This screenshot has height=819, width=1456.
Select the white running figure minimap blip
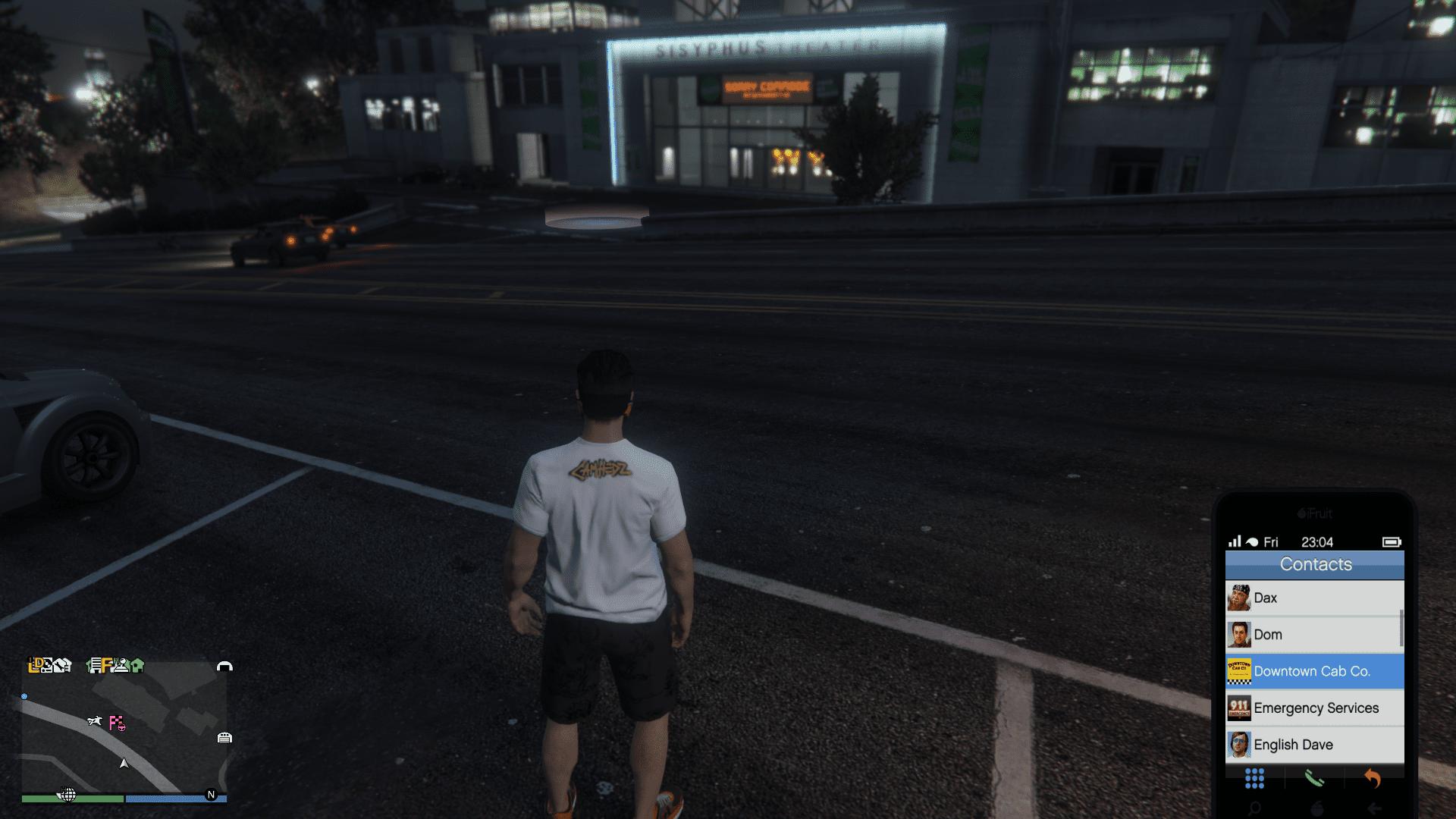click(x=95, y=721)
